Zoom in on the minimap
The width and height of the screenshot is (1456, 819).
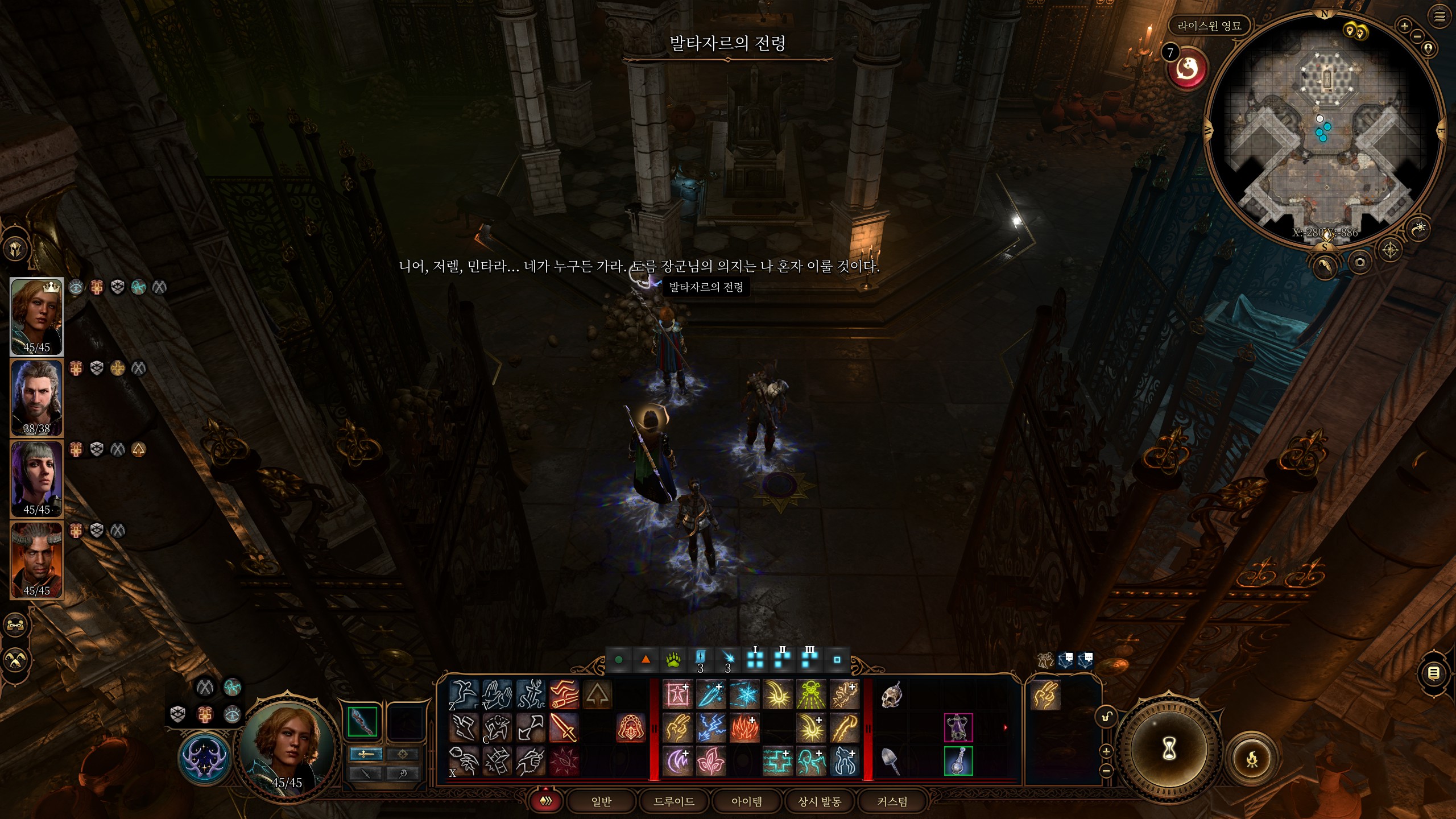click(1404, 26)
